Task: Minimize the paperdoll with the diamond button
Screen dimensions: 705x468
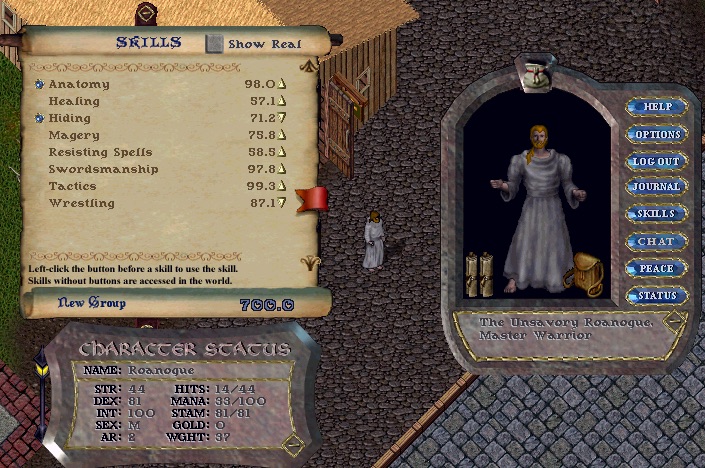Action: (674, 322)
